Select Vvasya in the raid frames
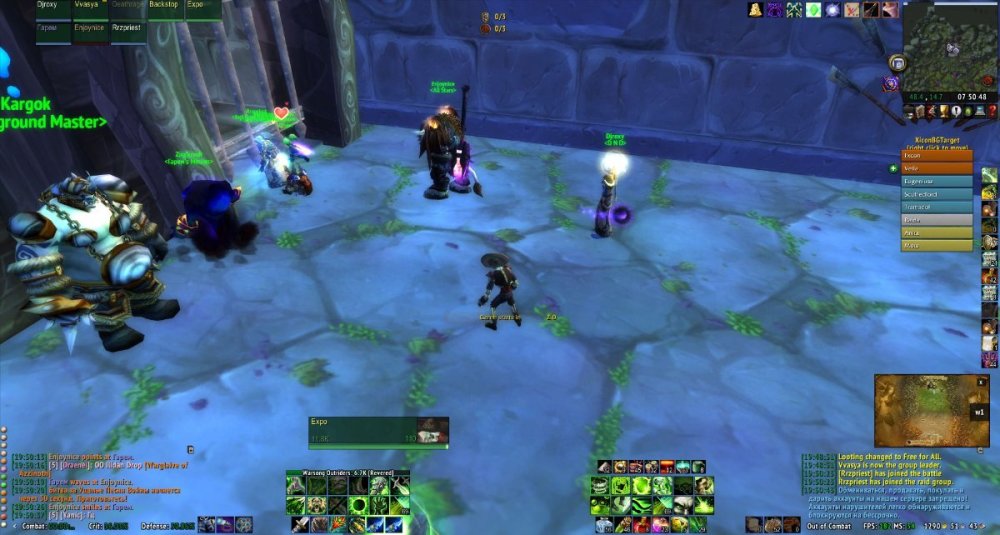 pos(90,5)
